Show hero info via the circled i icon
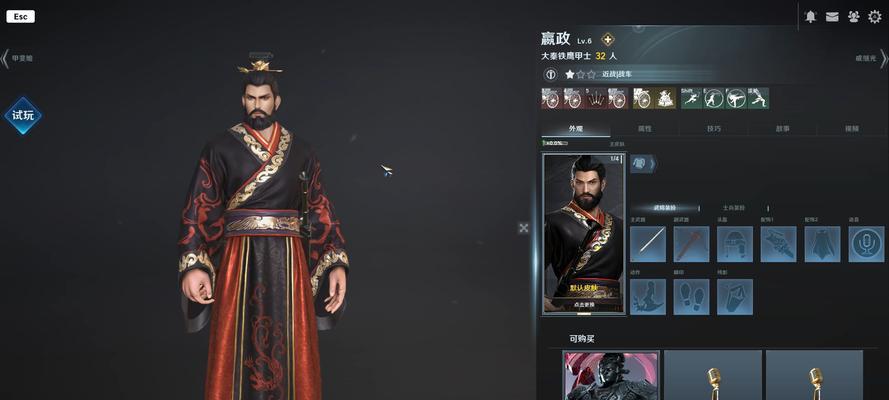 pyautogui.click(x=550, y=74)
